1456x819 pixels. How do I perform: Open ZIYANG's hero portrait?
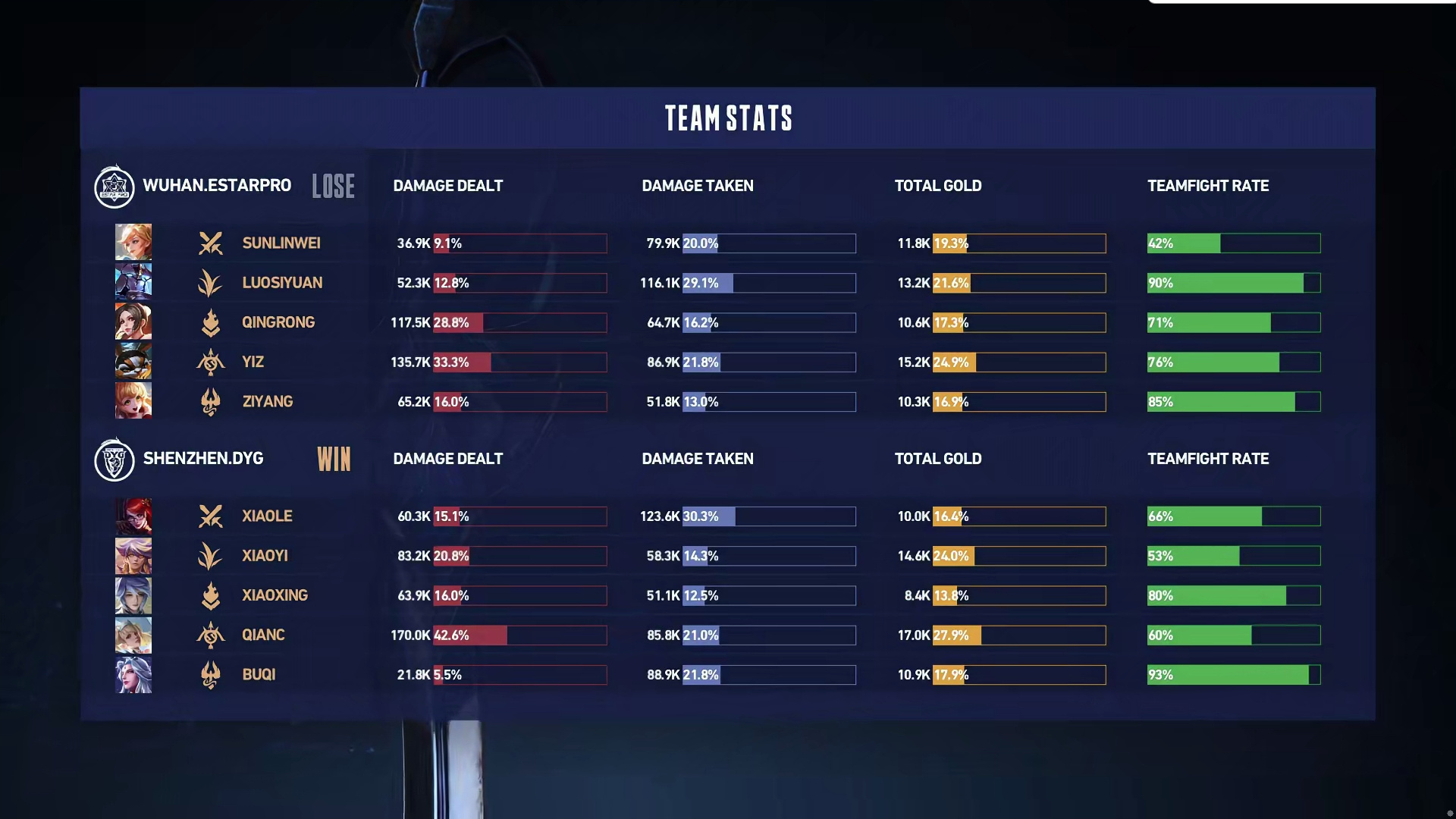click(133, 401)
